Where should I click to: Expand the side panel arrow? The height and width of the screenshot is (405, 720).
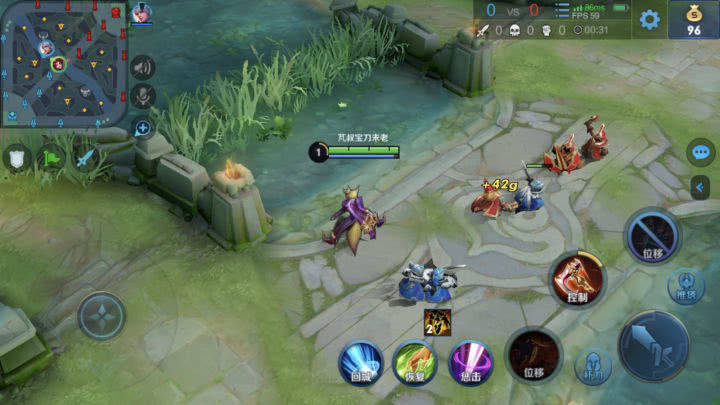(x=701, y=186)
